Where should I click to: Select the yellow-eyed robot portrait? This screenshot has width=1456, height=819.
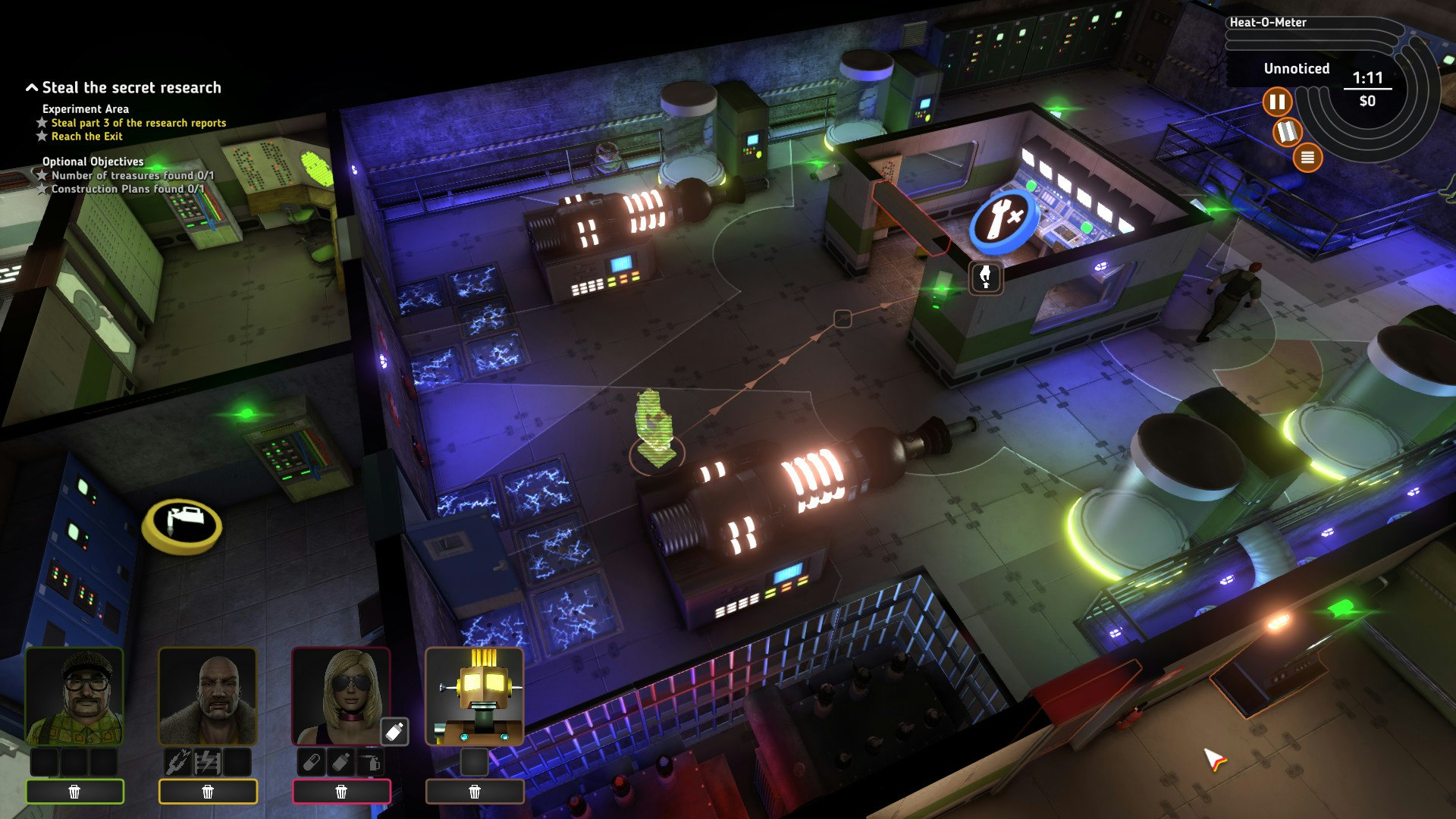(475, 697)
